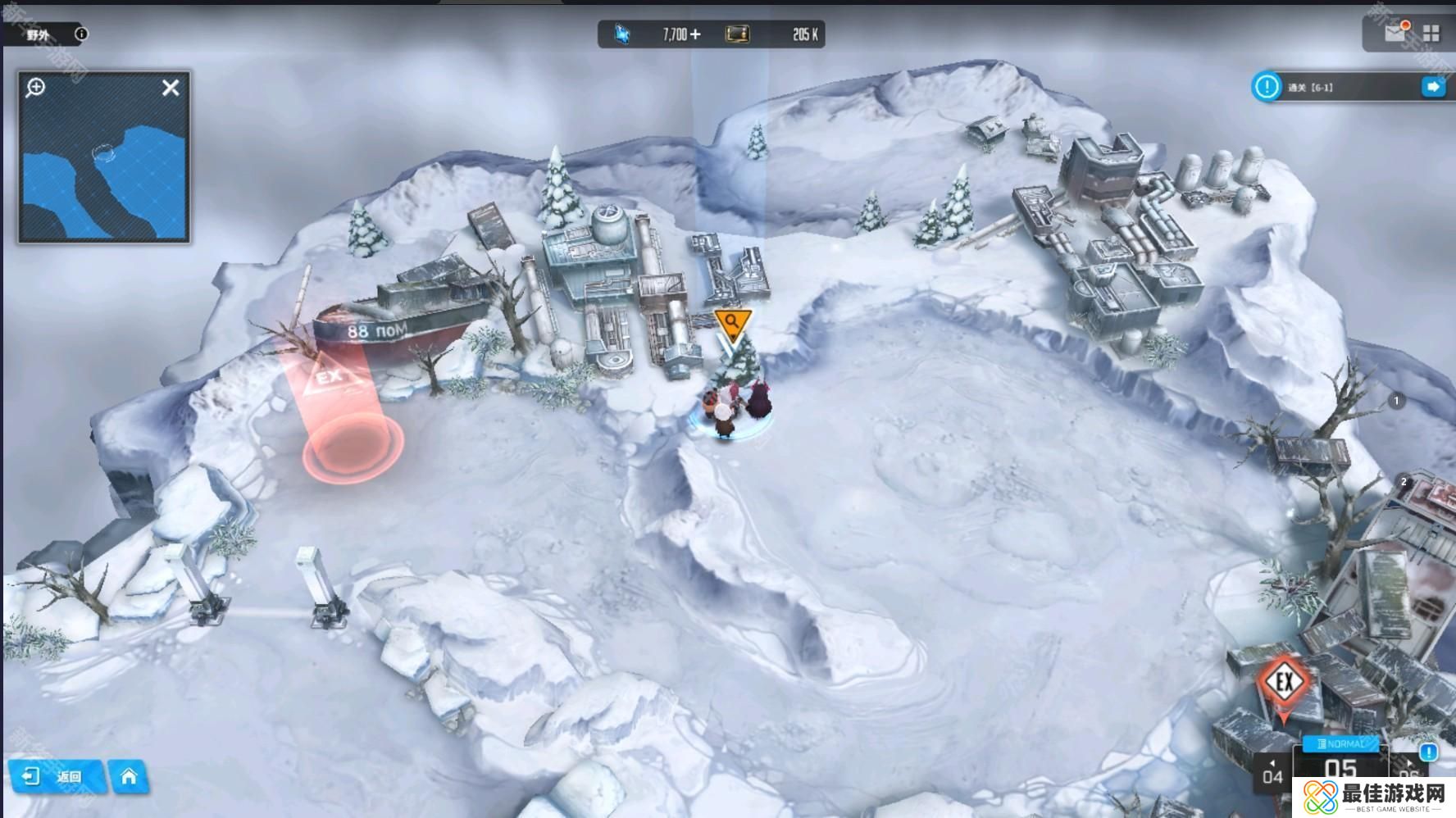
Task: Select the yellow magnifier search marker
Action: (732, 324)
